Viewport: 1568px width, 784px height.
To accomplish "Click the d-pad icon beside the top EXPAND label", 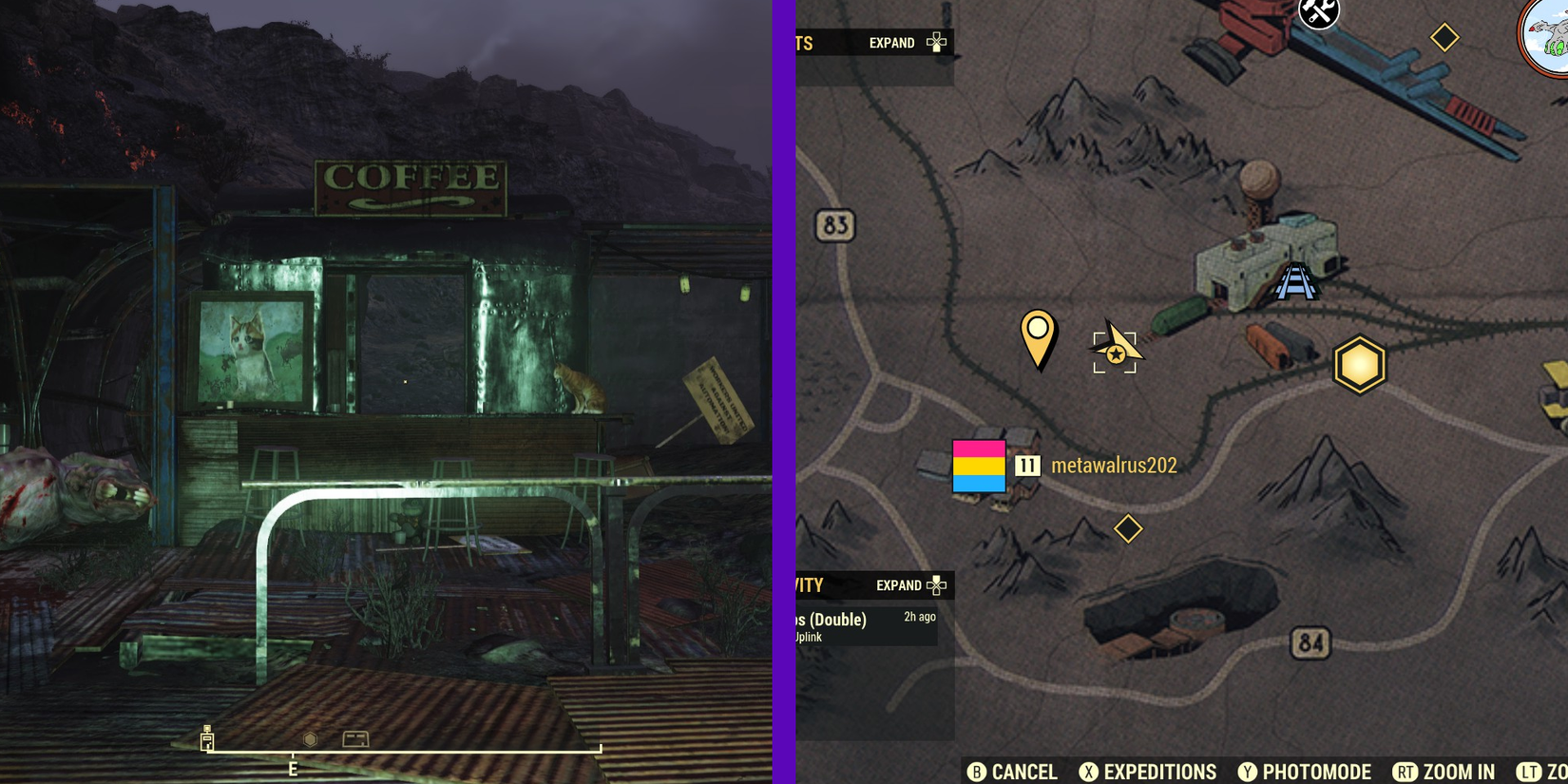I will (937, 42).
